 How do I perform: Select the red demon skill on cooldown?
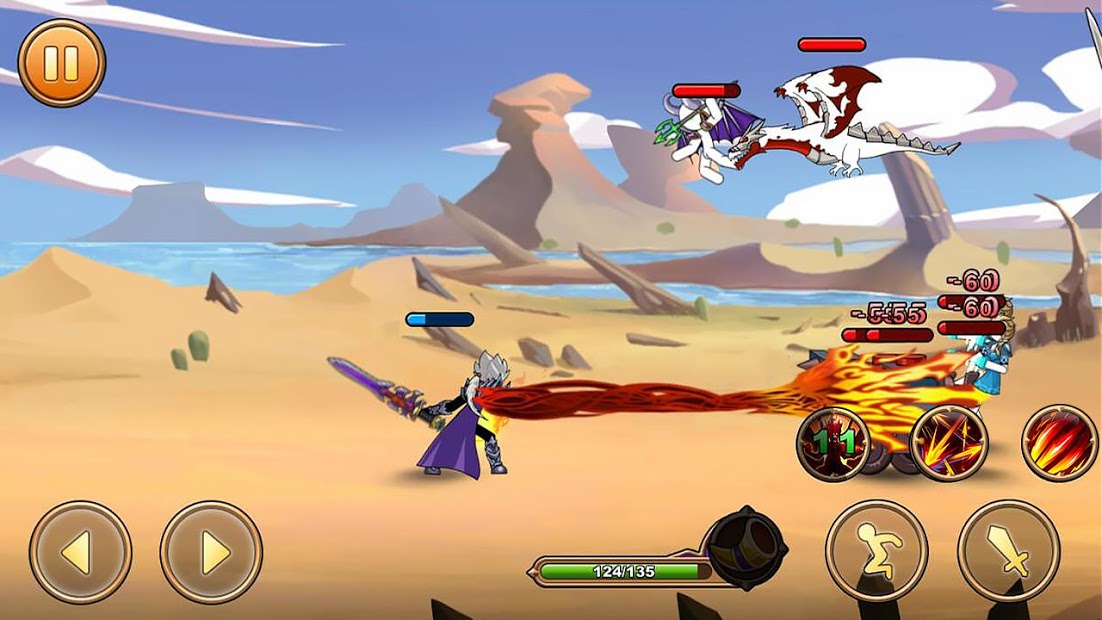833,443
